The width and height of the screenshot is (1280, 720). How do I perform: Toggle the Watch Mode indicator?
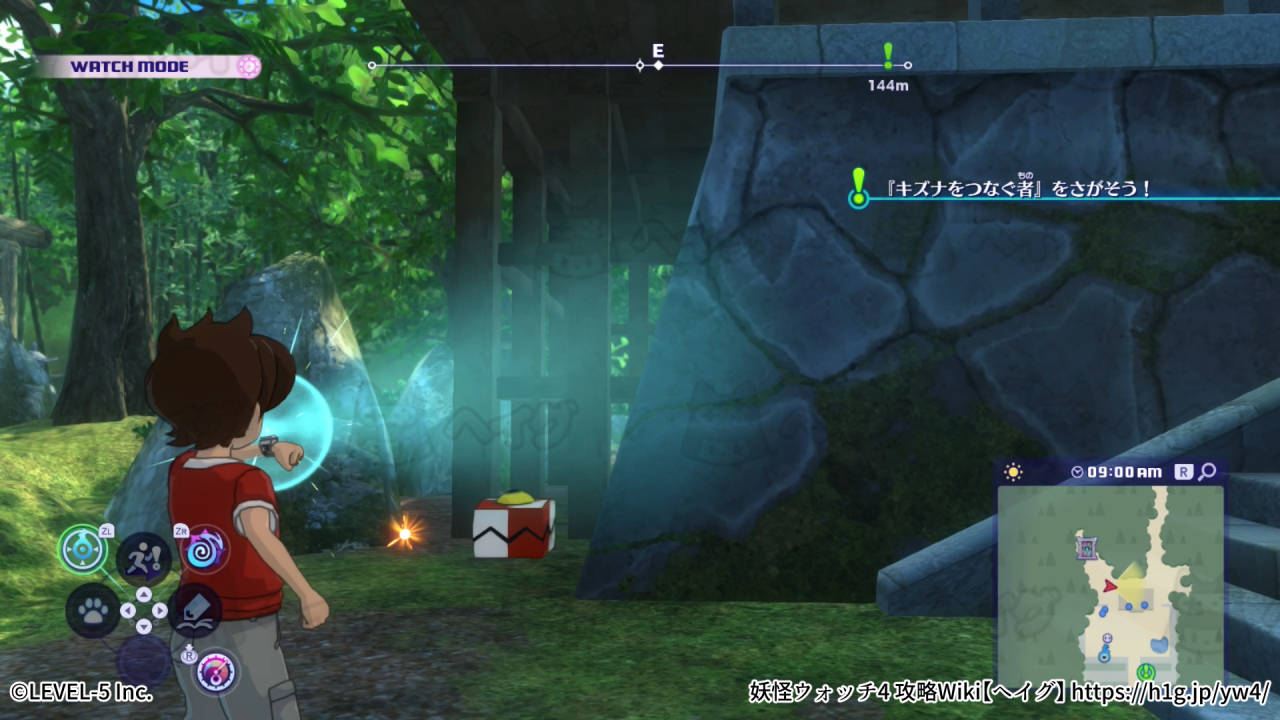150,67
